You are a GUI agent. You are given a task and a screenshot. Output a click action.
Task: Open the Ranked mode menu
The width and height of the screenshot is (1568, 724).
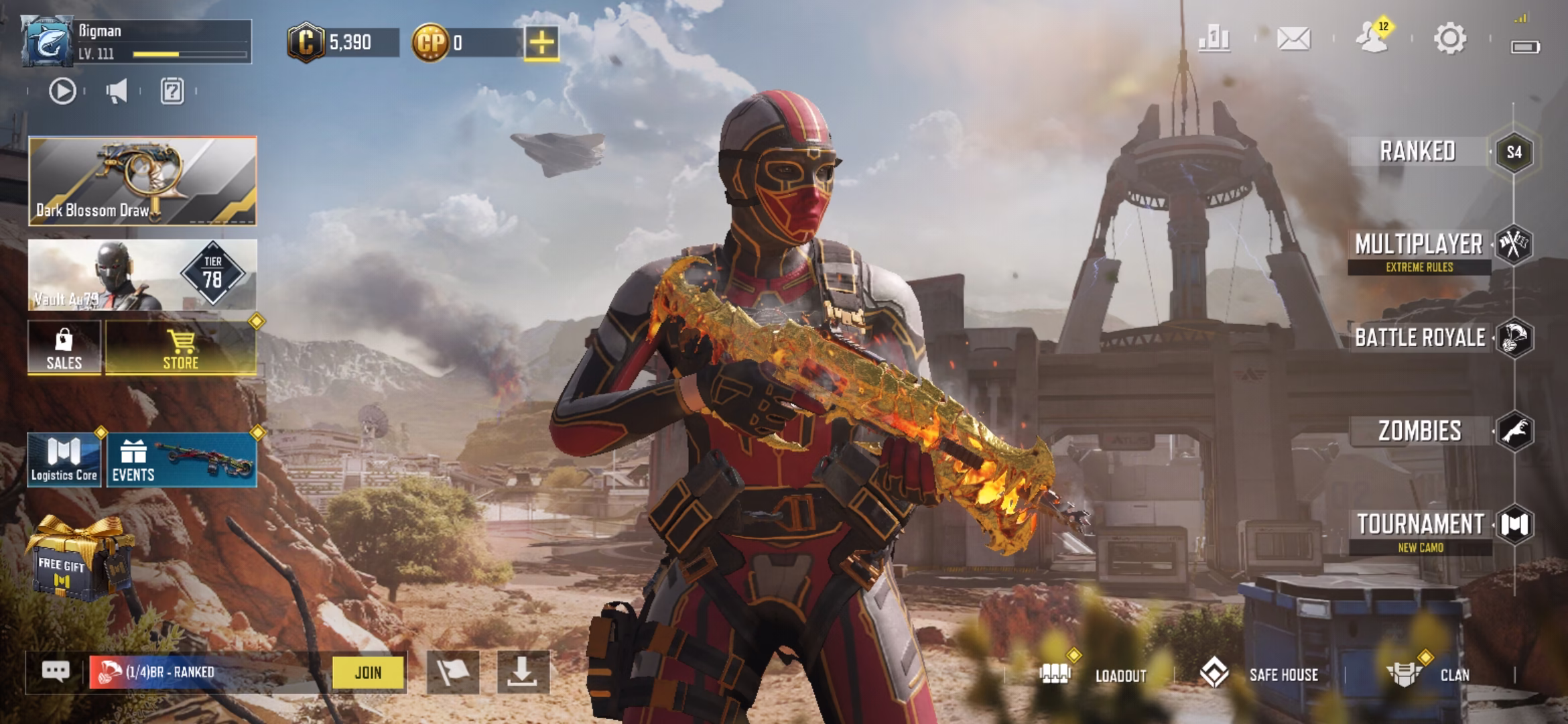[x=1418, y=152]
